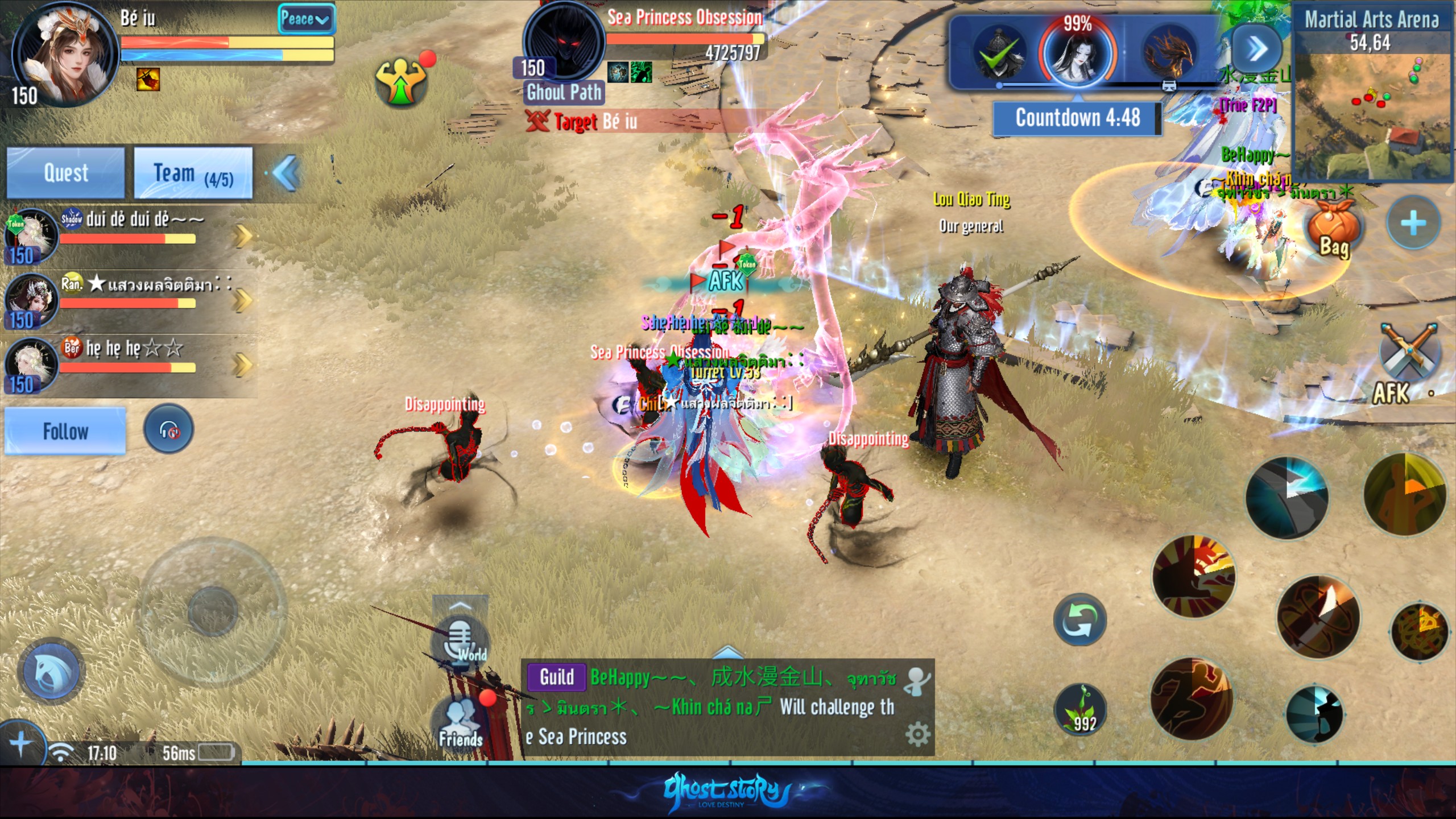Switch target with the cycle arrows button
Viewport: 1456px width, 819px height.
click(1079, 620)
